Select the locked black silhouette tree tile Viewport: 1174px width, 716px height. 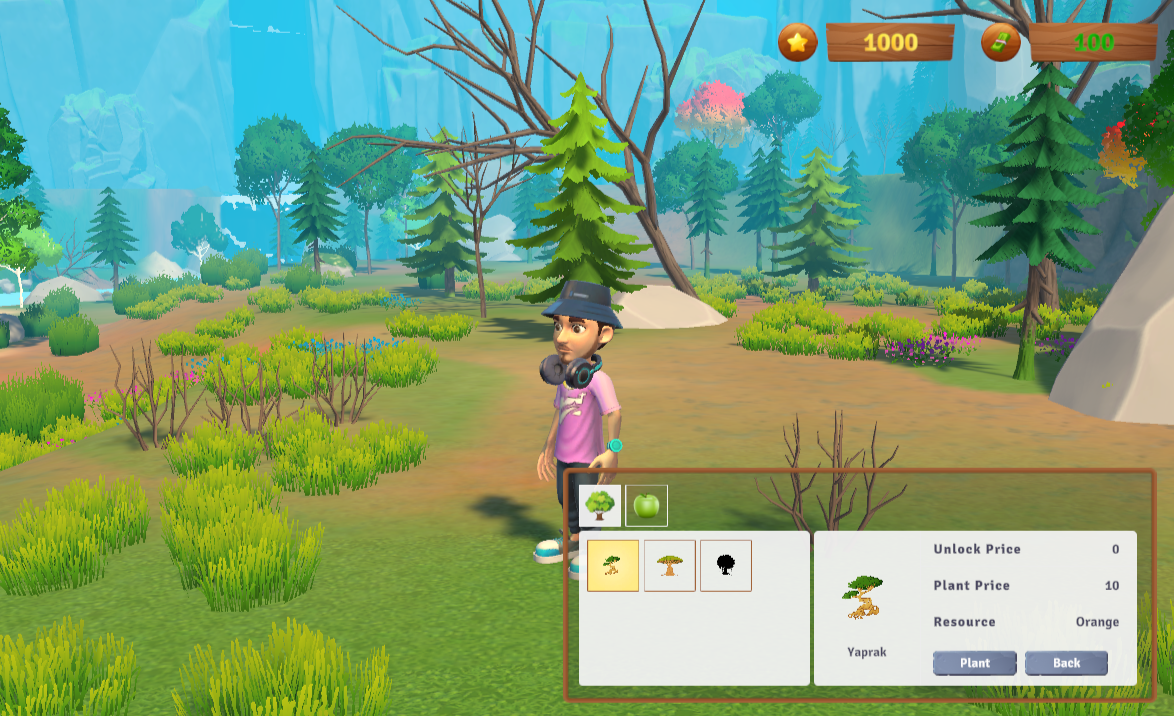[726, 566]
